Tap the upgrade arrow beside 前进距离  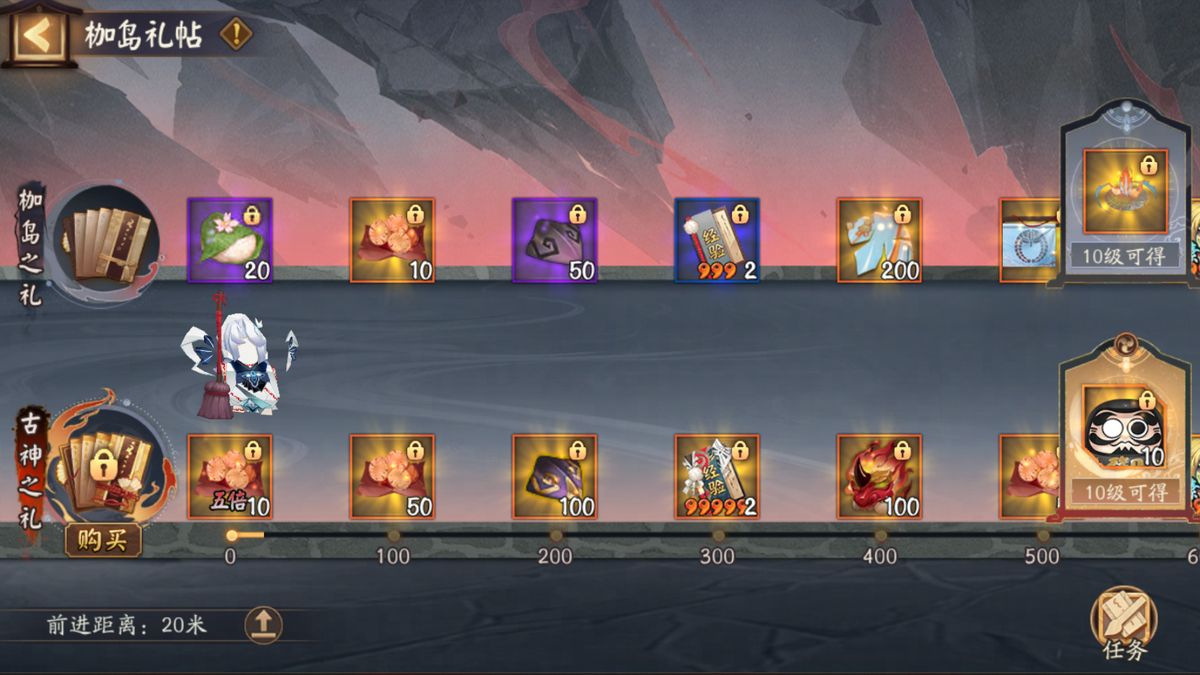click(263, 625)
